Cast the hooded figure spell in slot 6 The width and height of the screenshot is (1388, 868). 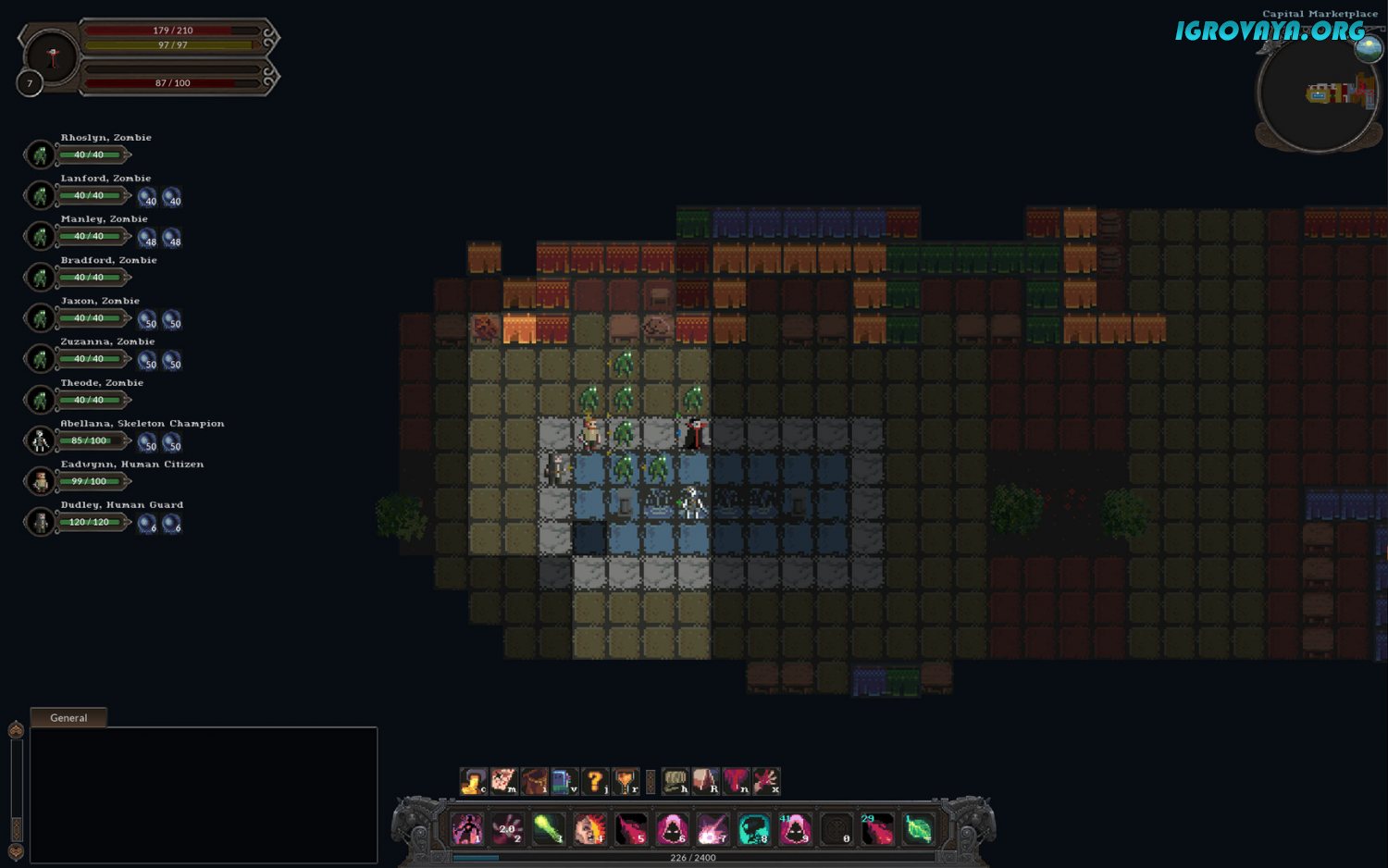coord(672,829)
